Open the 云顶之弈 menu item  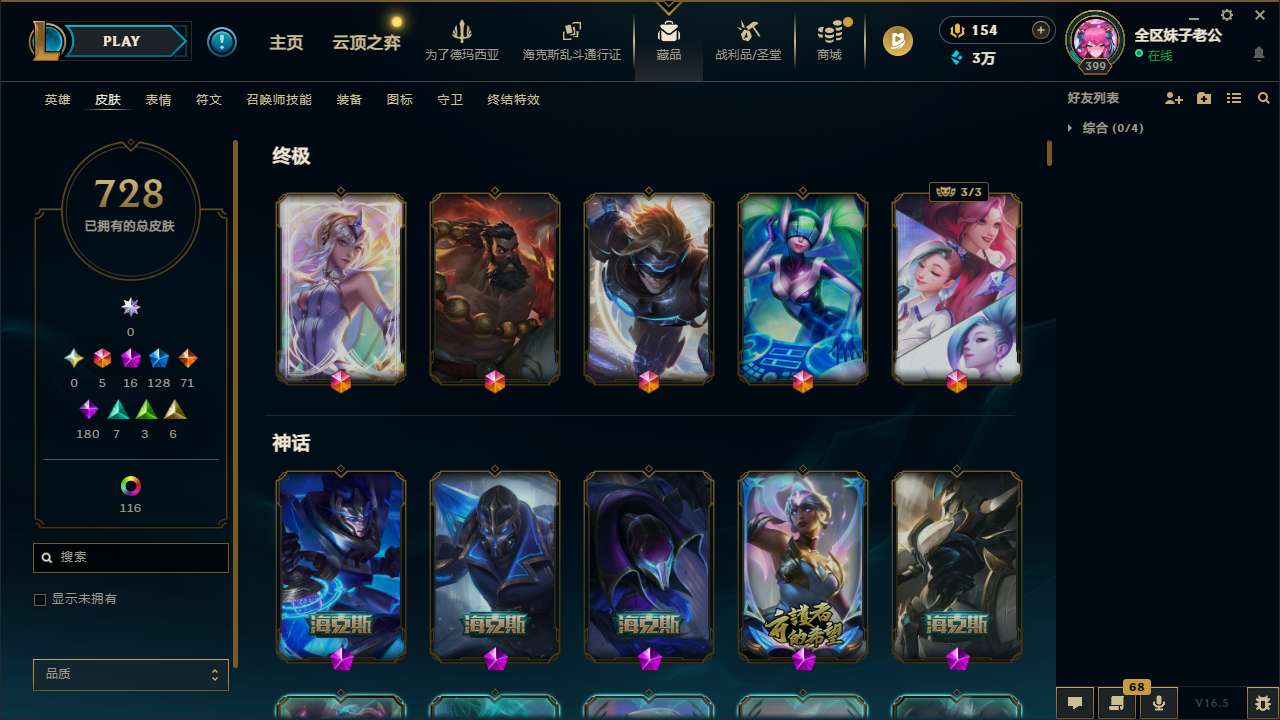point(364,41)
